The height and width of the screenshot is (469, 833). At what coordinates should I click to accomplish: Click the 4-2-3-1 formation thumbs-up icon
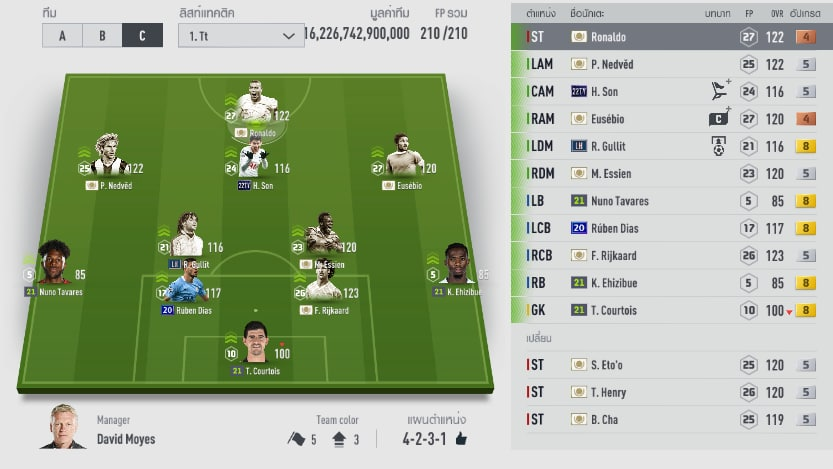click(461, 438)
